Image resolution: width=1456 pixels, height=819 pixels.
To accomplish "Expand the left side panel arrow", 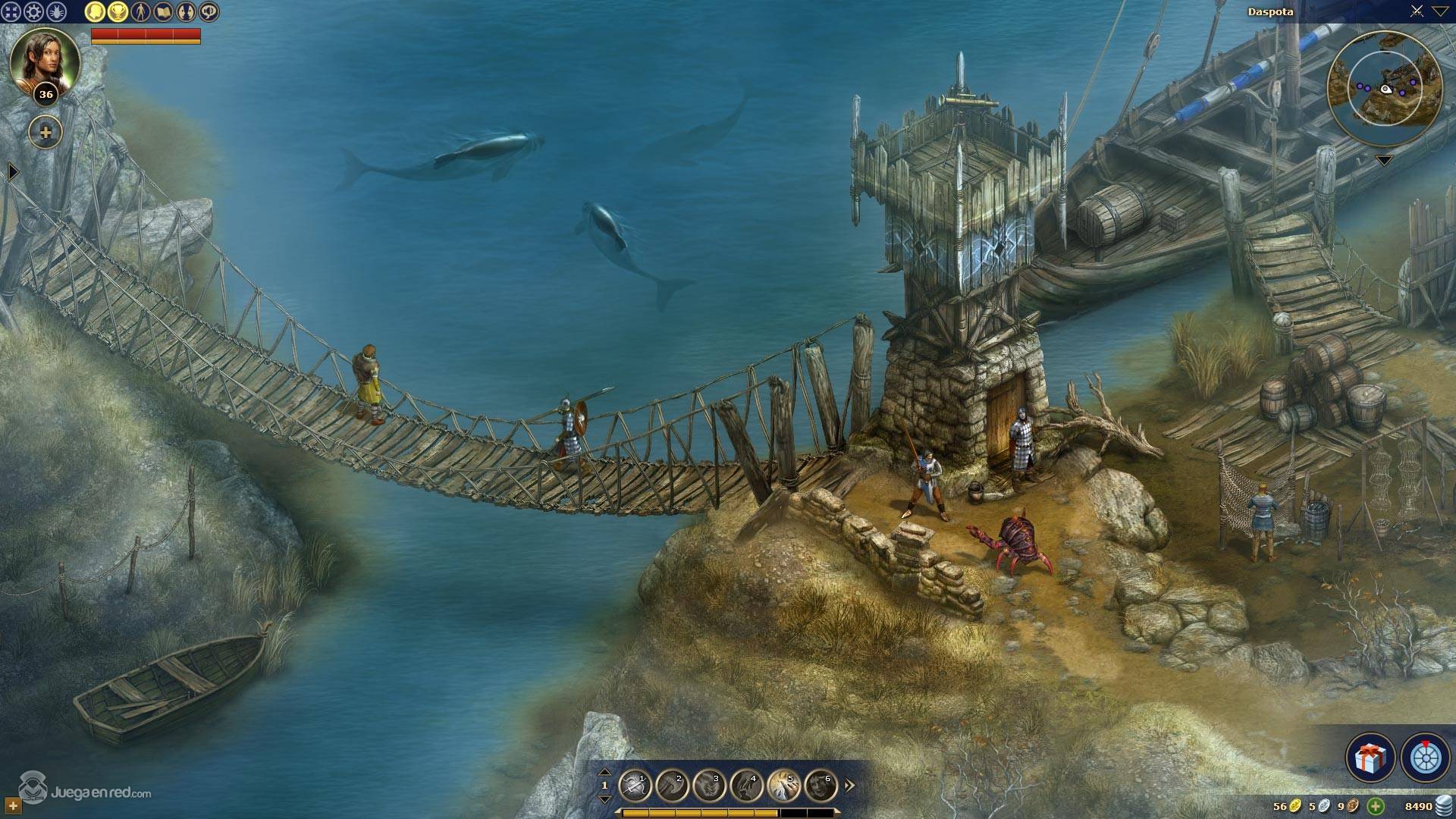I will pos(12,172).
